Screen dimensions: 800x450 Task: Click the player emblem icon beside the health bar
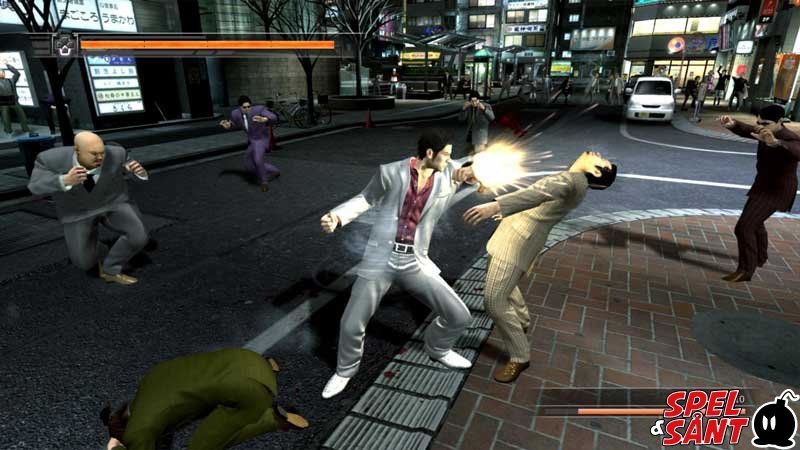[x=65, y=44]
